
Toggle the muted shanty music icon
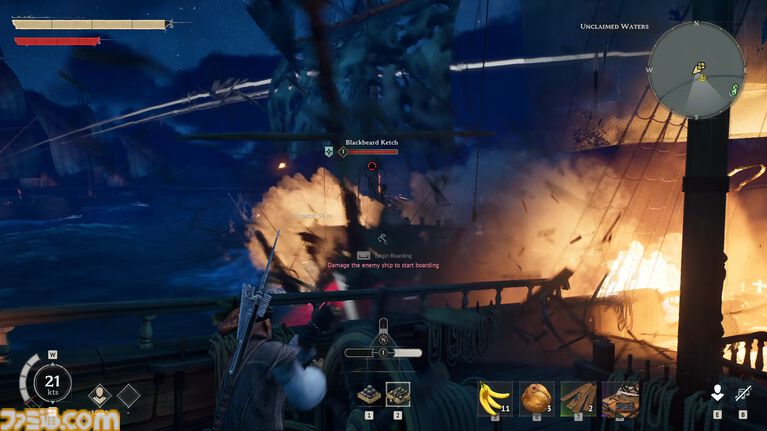click(743, 394)
